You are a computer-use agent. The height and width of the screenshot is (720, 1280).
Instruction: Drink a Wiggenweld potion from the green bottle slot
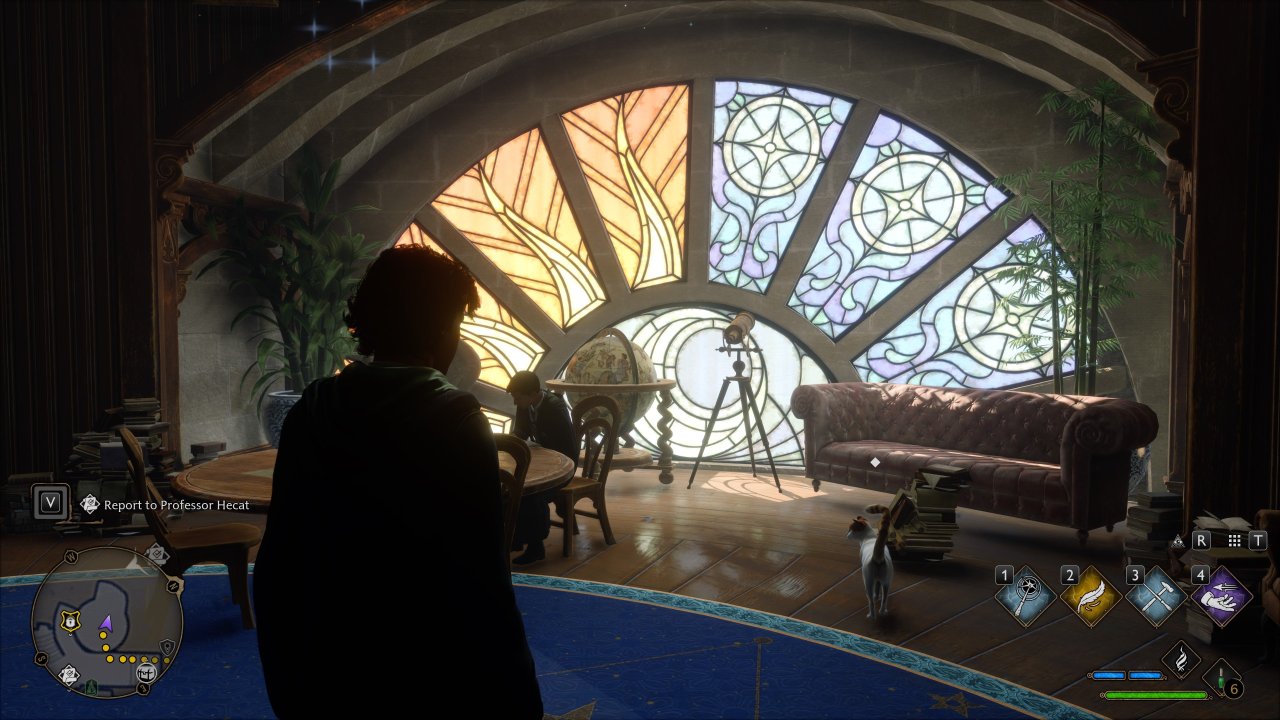(1222, 680)
